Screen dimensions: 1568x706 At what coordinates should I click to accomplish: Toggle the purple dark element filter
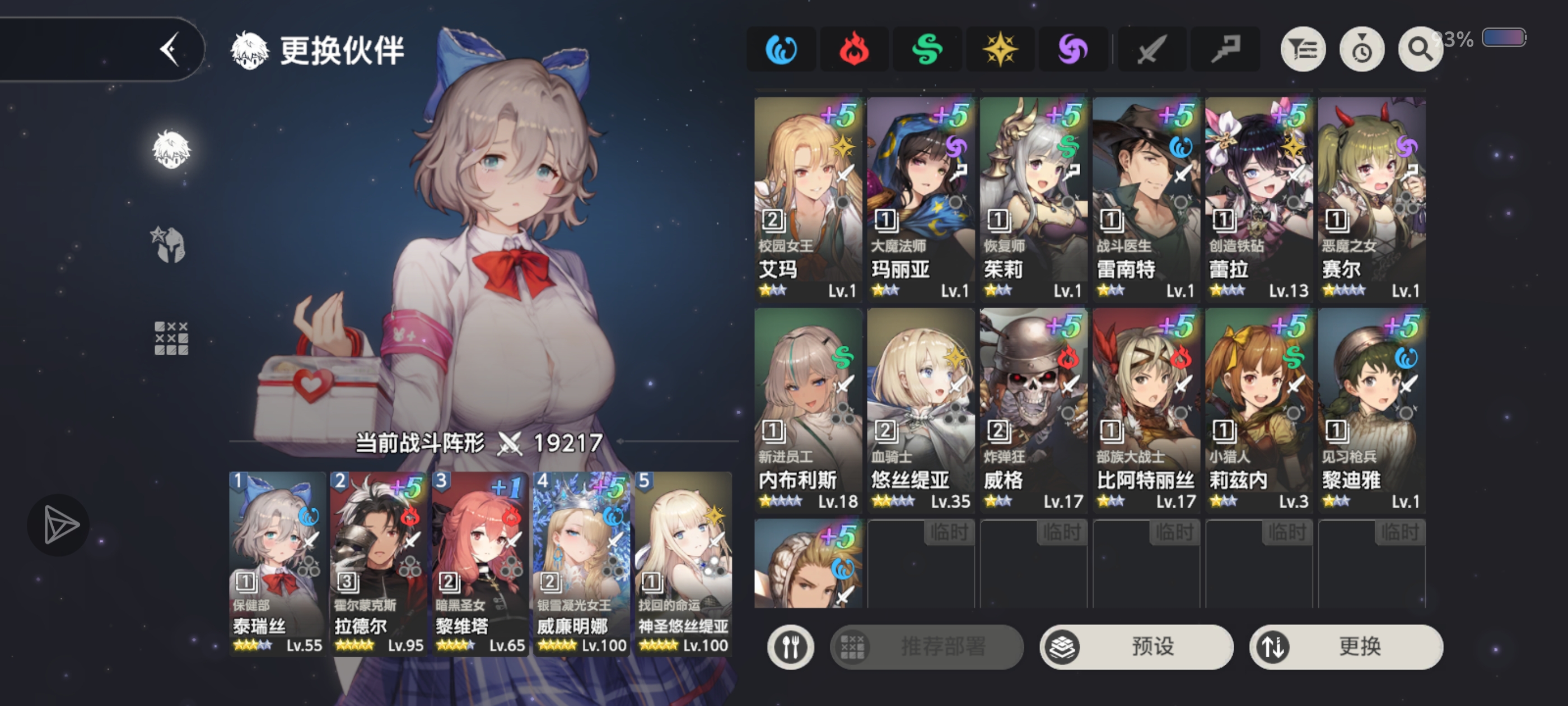[x=1074, y=49]
